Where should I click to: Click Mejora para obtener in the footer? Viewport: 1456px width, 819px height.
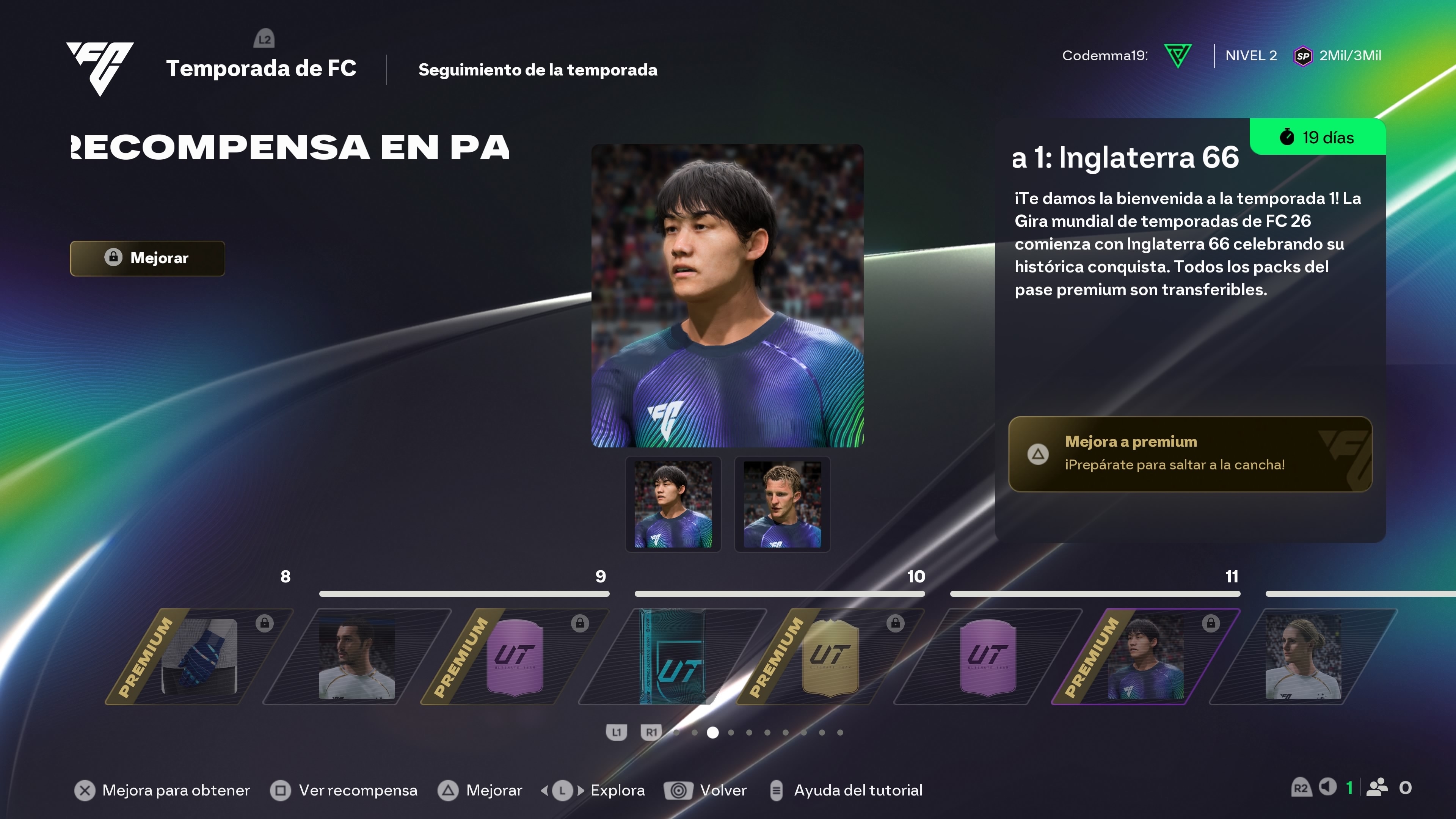pyautogui.click(x=162, y=790)
